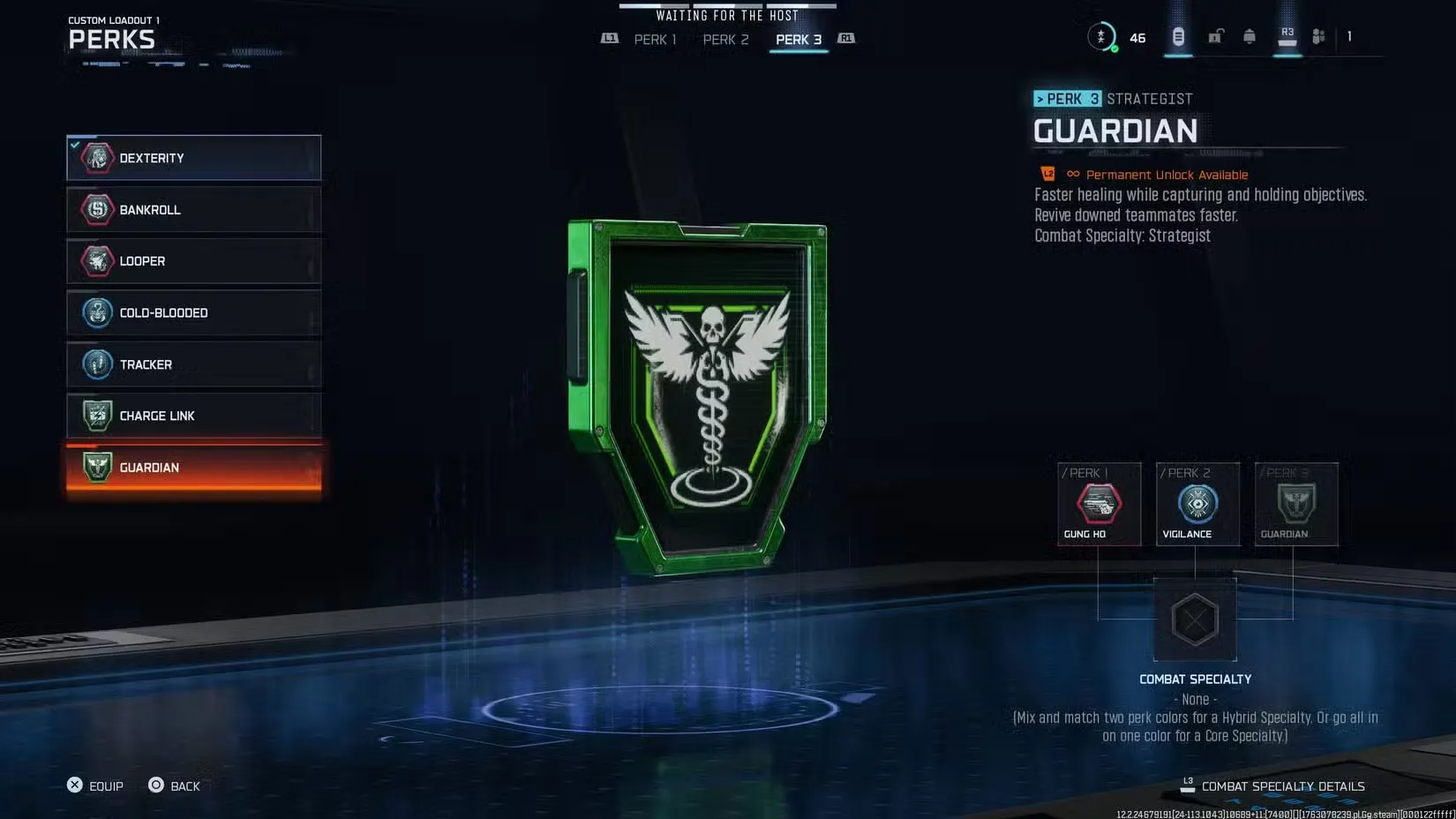The image size is (1456, 819).
Task: Click the battlepass star progress icon in top bar
Action: click(x=1102, y=36)
